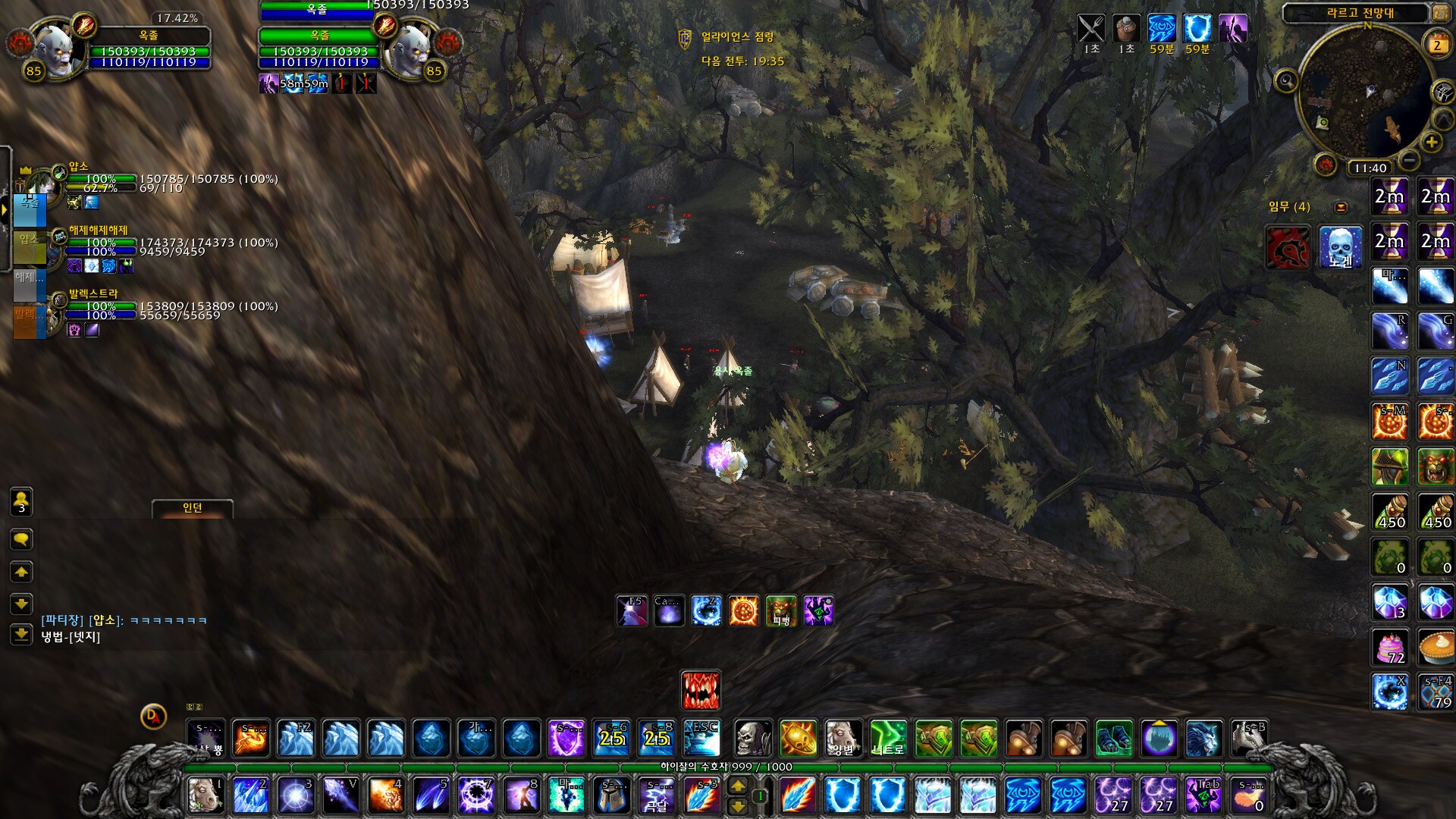Image resolution: width=1456 pixels, height=819 pixels.
Task: Zoom out the minimap with minus button
Action: pos(1409,160)
